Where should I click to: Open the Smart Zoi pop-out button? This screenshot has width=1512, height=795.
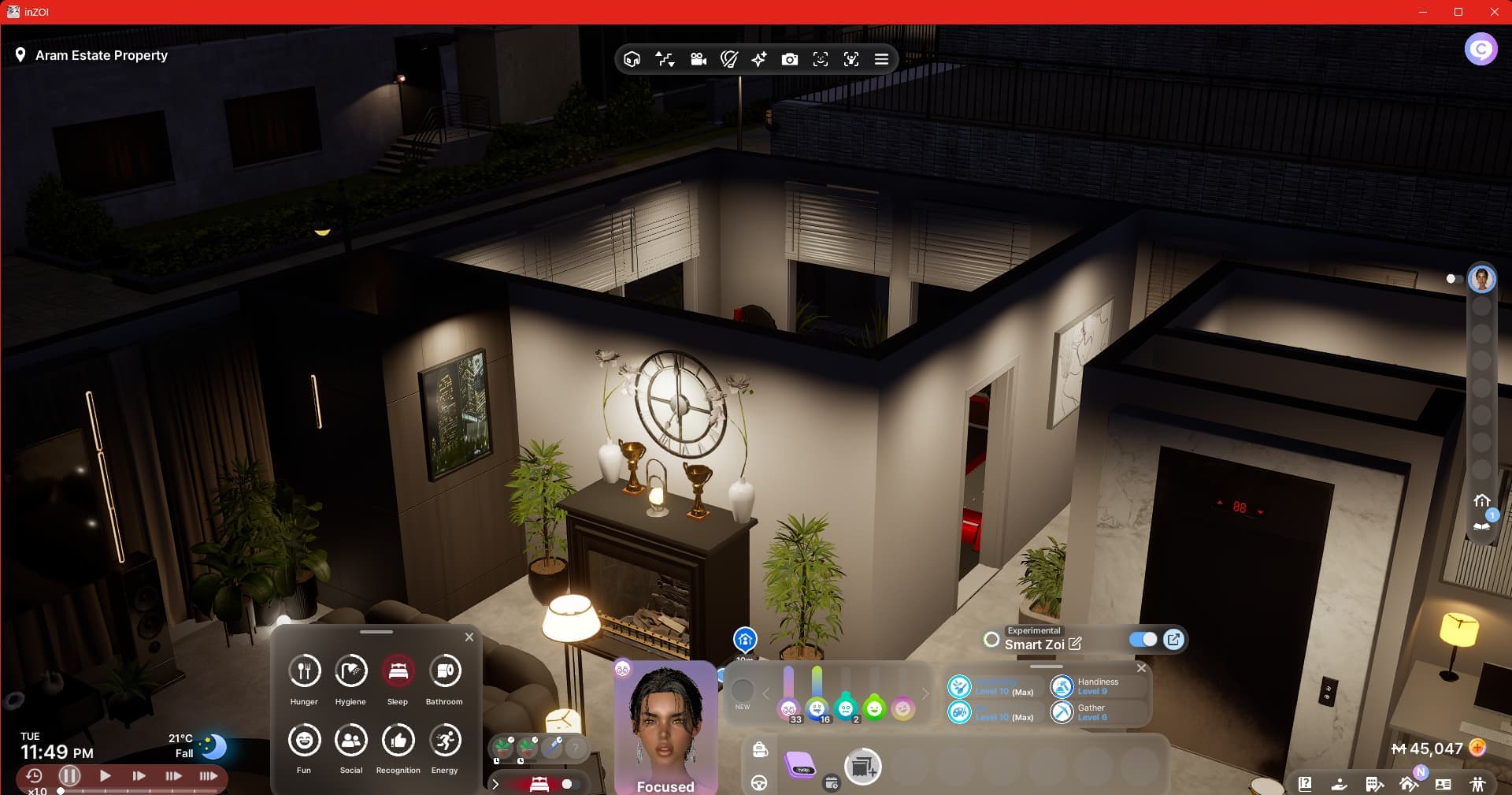pyautogui.click(x=1173, y=640)
